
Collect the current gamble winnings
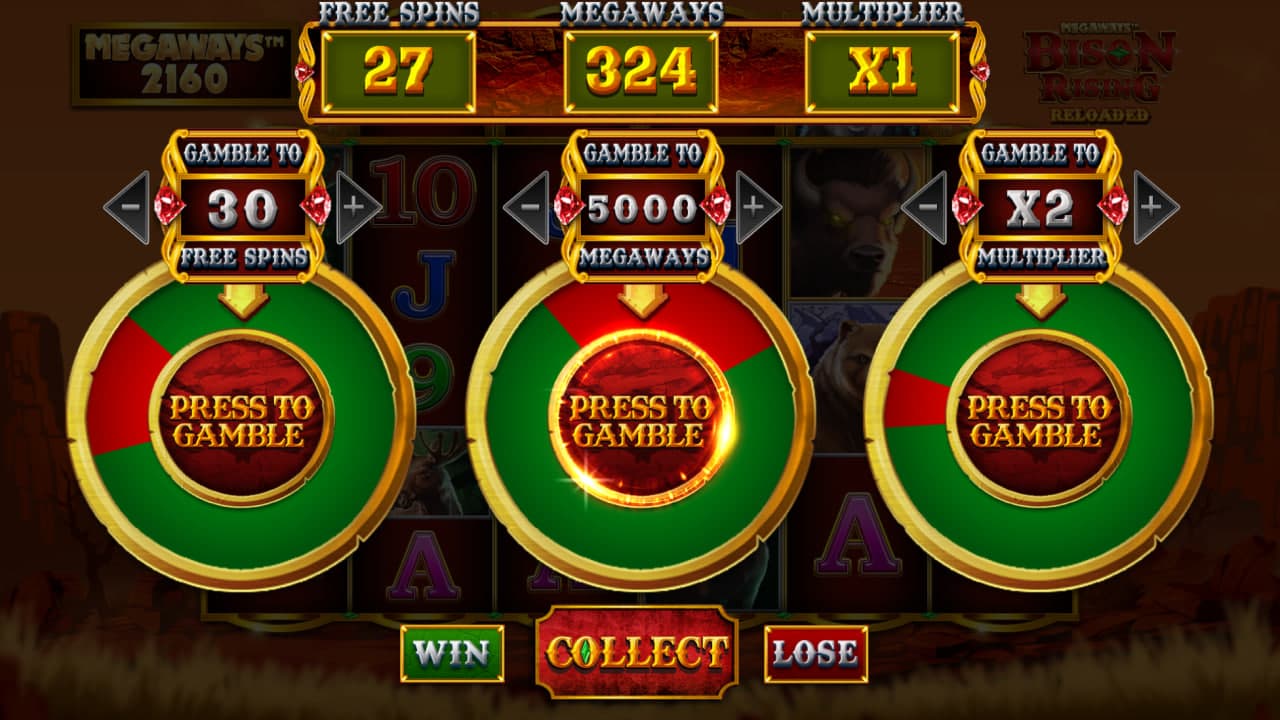[x=637, y=652]
